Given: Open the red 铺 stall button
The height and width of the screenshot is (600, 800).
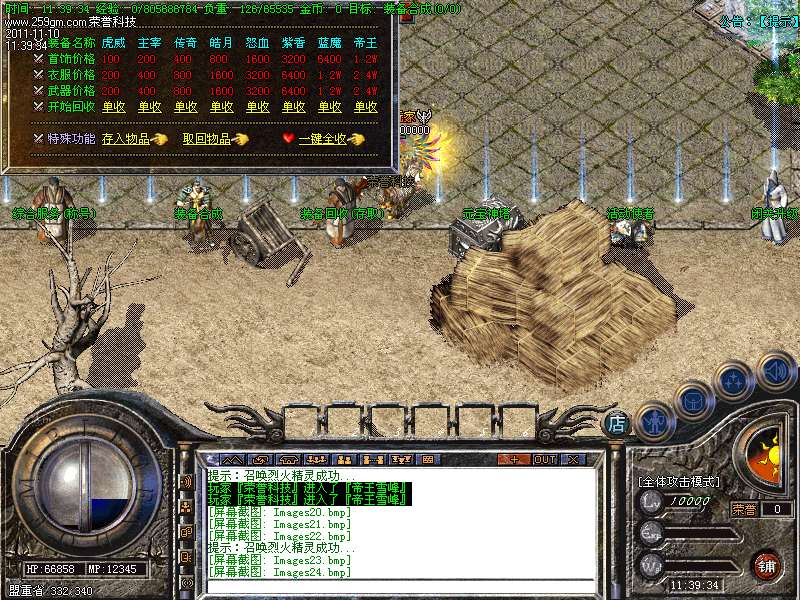Looking at the screenshot, I should tap(766, 564).
